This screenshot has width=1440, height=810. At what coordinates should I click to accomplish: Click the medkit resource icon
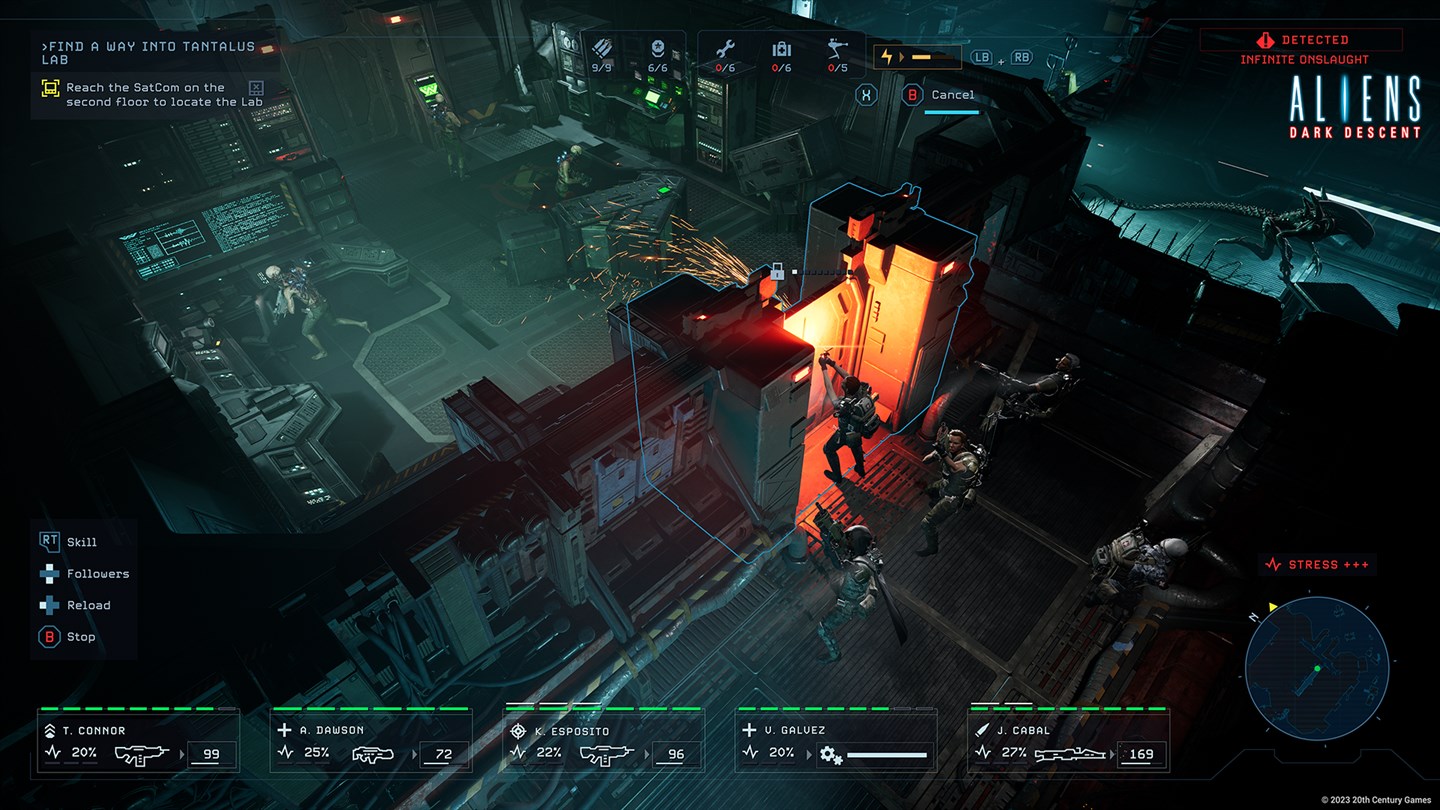coord(781,49)
